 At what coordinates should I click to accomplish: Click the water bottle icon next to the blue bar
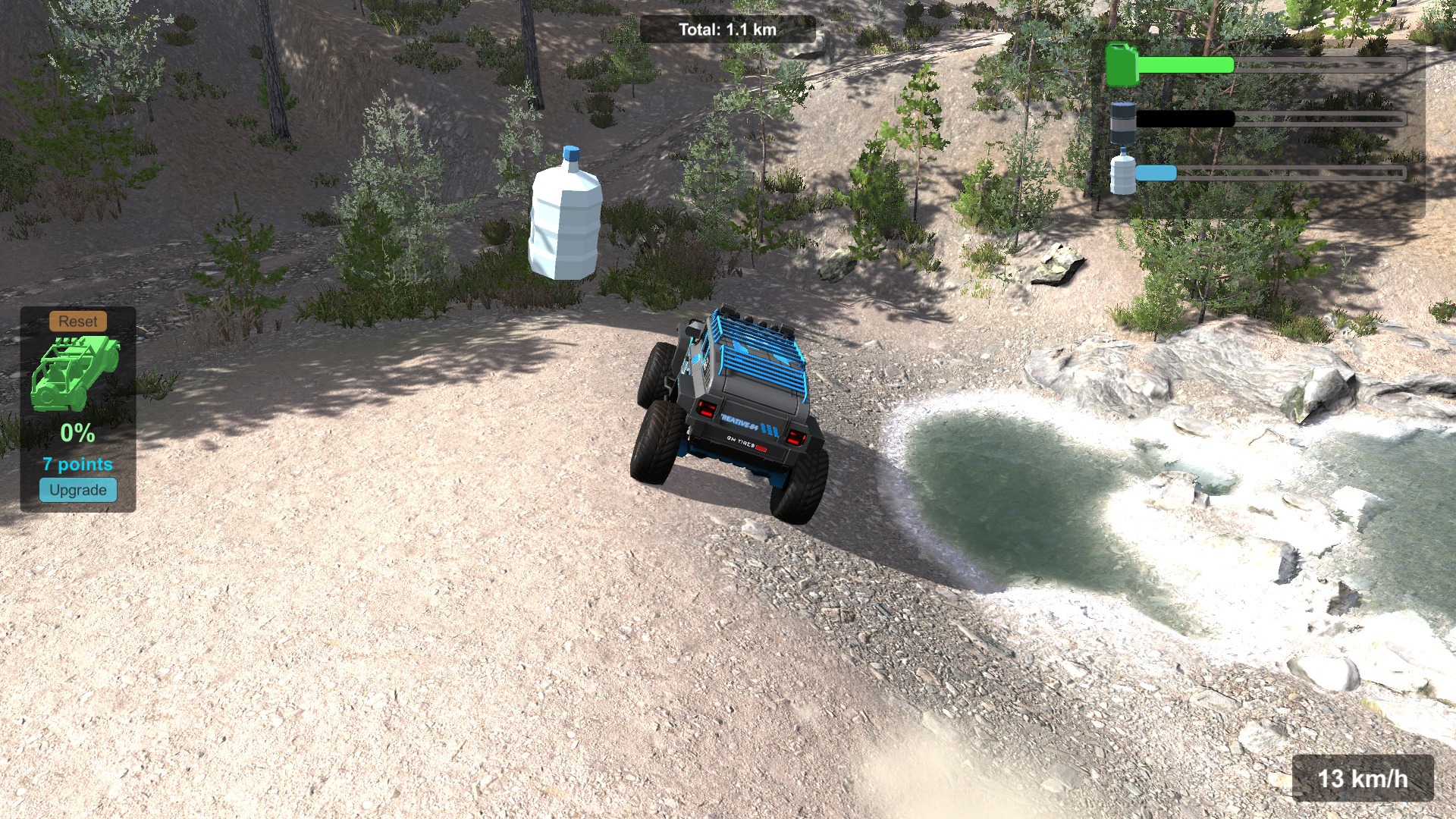tap(1122, 173)
